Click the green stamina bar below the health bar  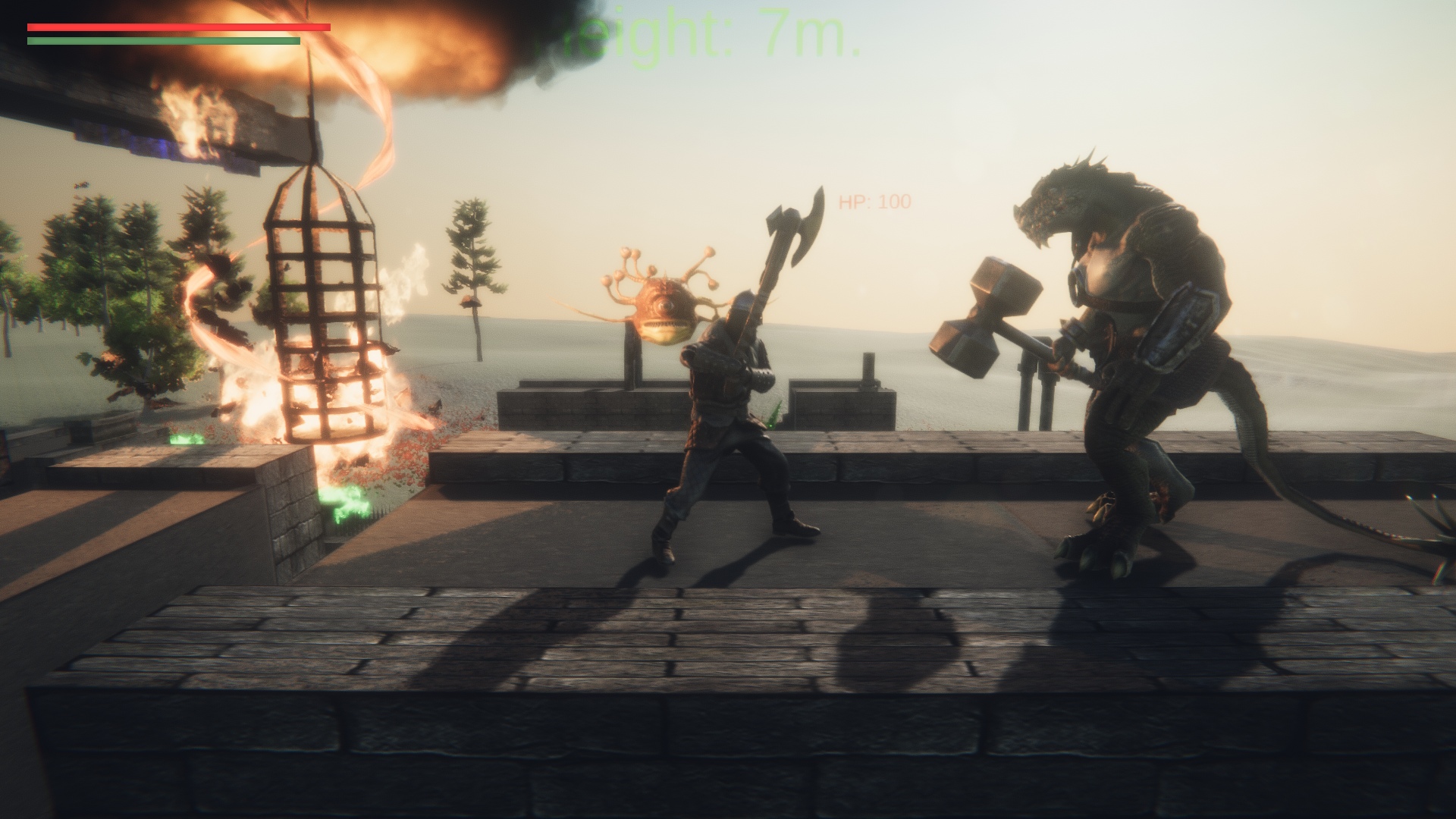tap(163, 39)
